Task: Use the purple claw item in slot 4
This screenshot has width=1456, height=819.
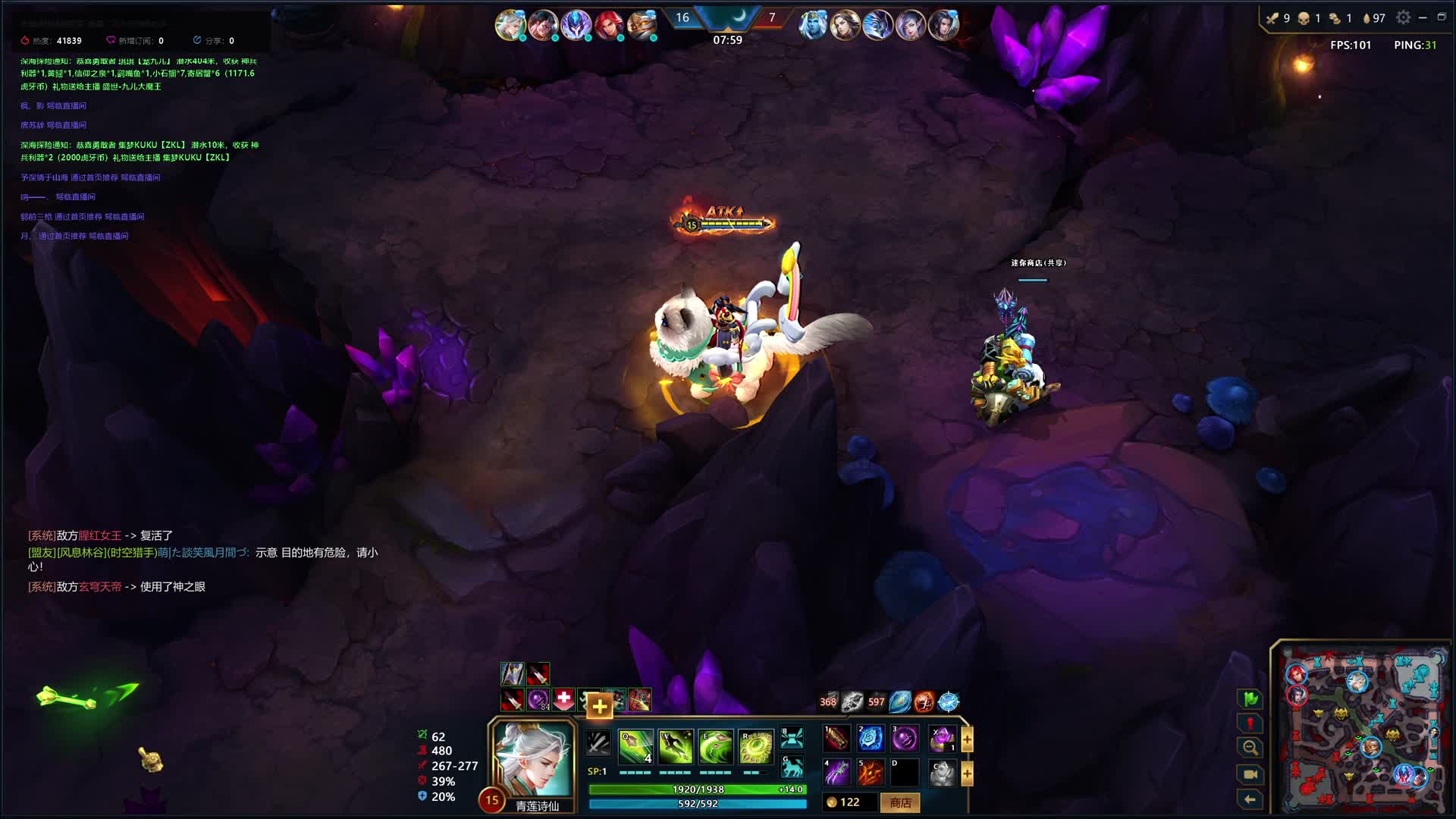Action: [x=836, y=773]
